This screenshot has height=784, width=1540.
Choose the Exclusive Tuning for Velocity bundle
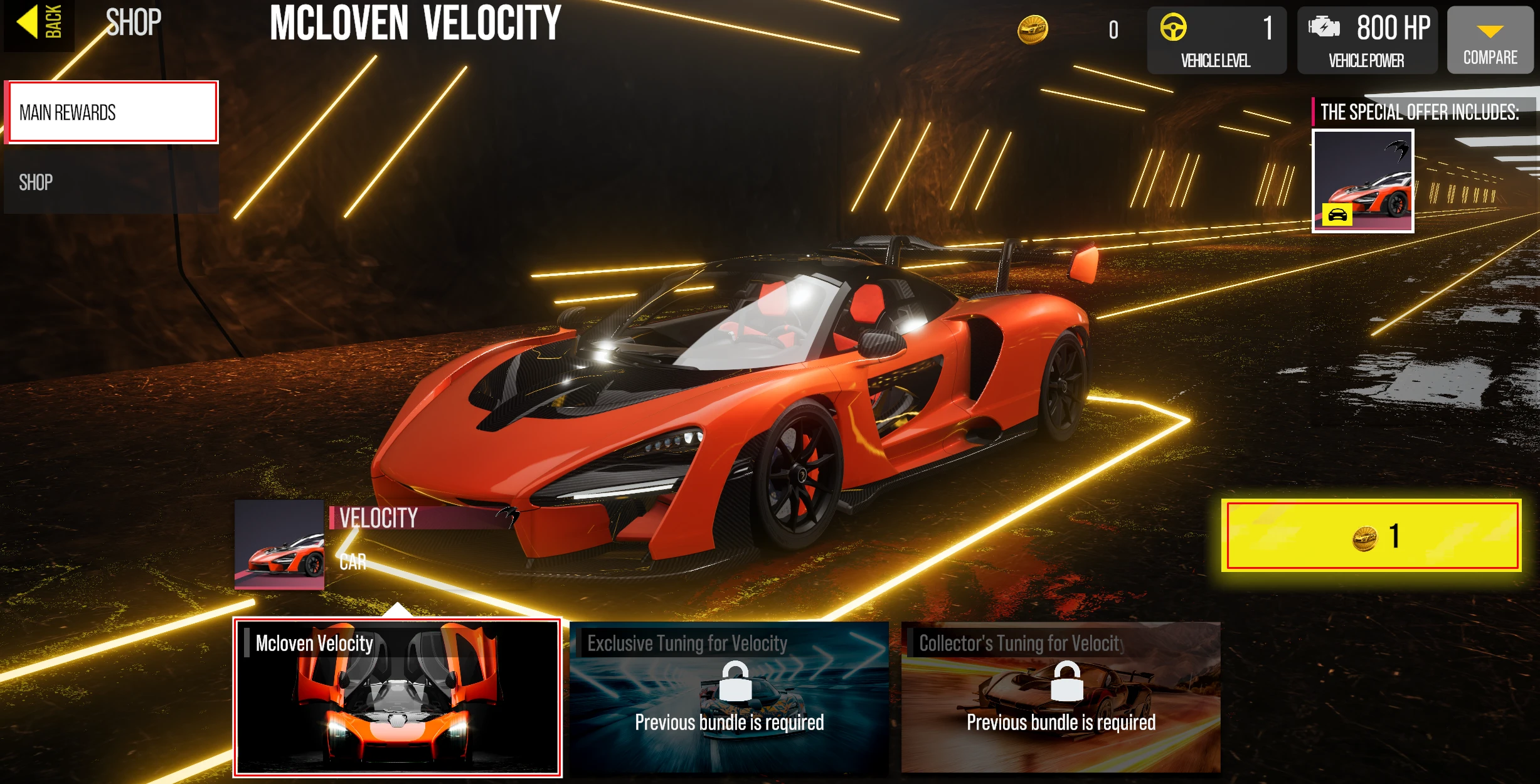[x=729, y=697]
